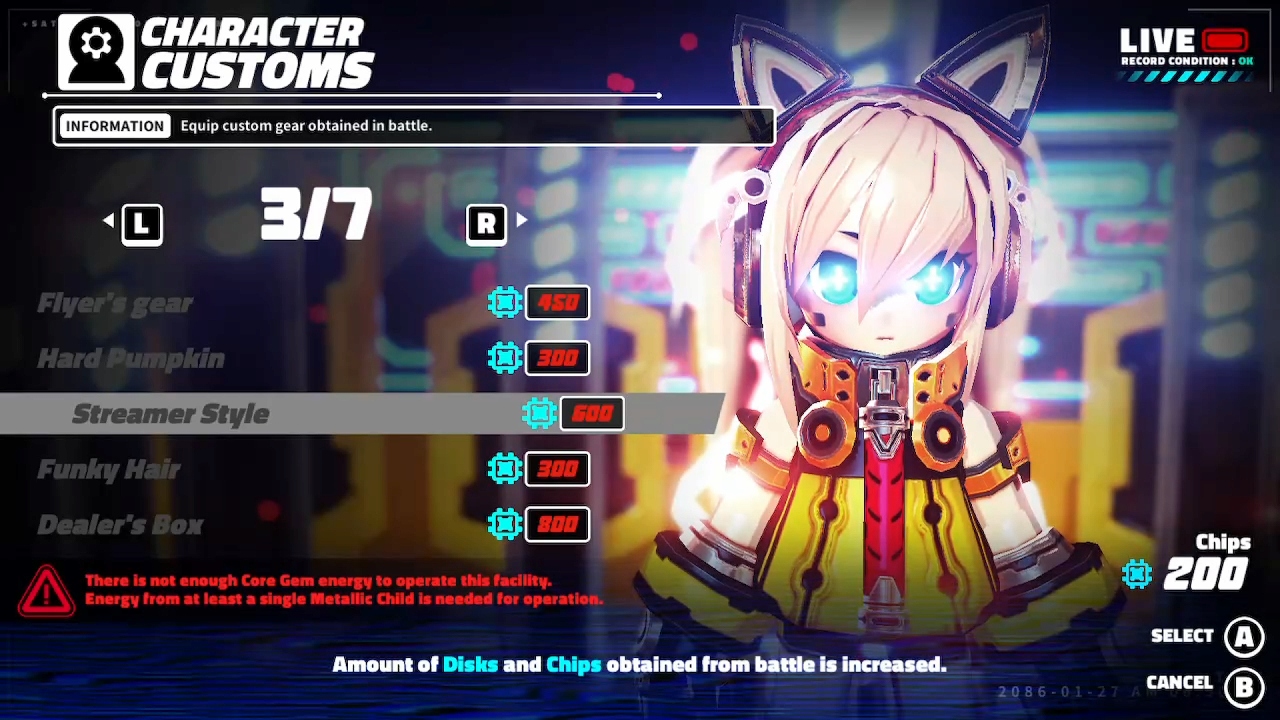The height and width of the screenshot is (720, 1280).
Task: Click the 600 price tag for Streamer Style
Action: [x=592, y=413]
